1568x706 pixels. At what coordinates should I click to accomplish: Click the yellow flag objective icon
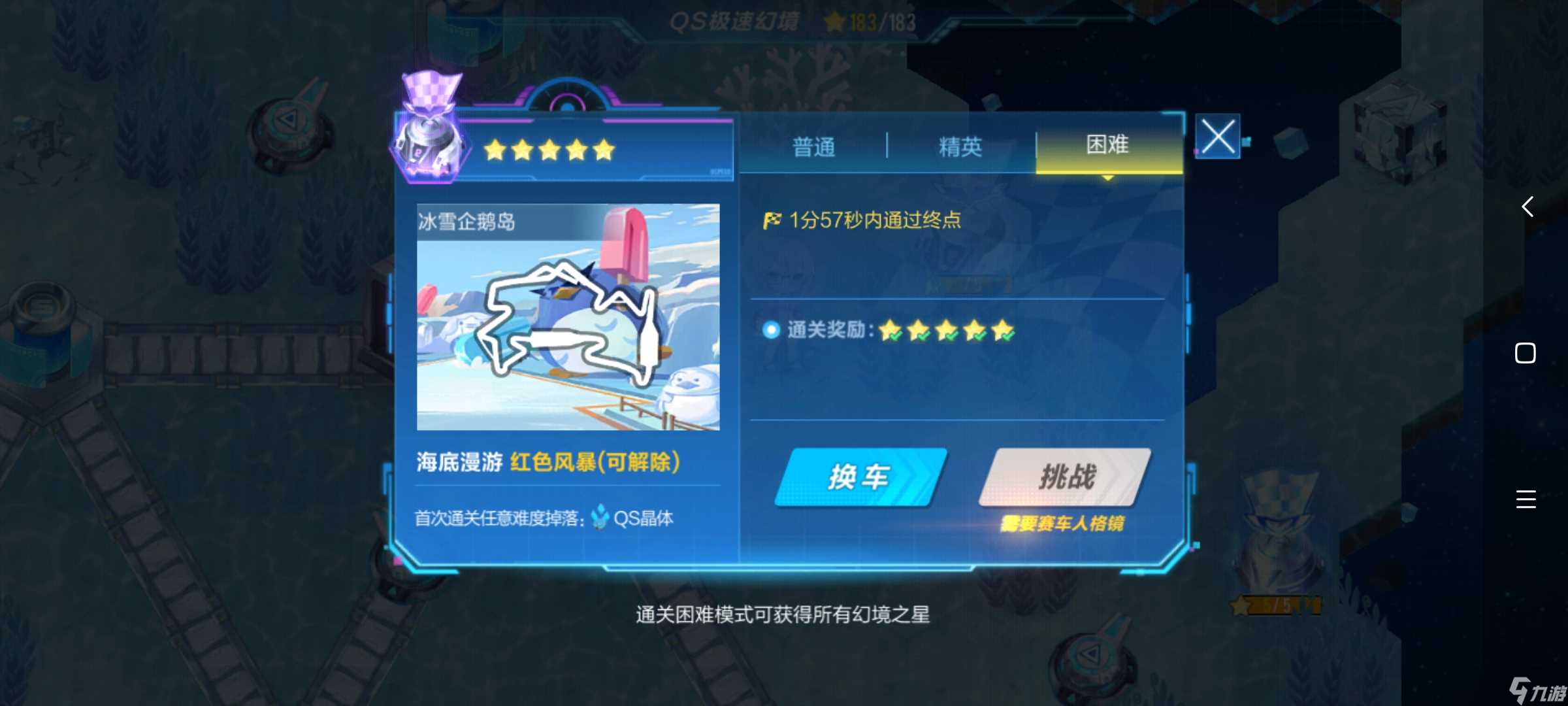point(774,221)
